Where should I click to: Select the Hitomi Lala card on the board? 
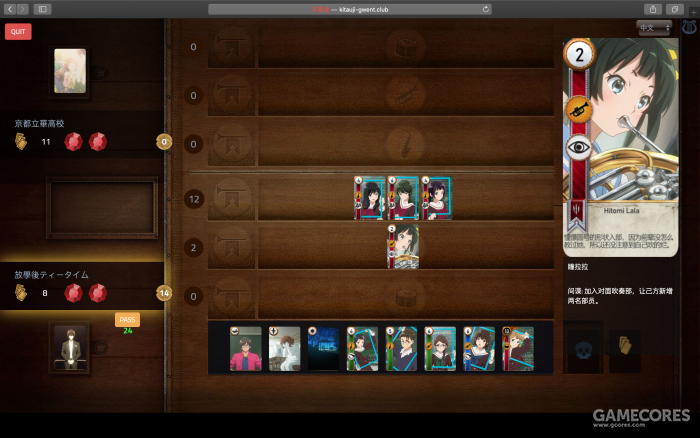403,247
